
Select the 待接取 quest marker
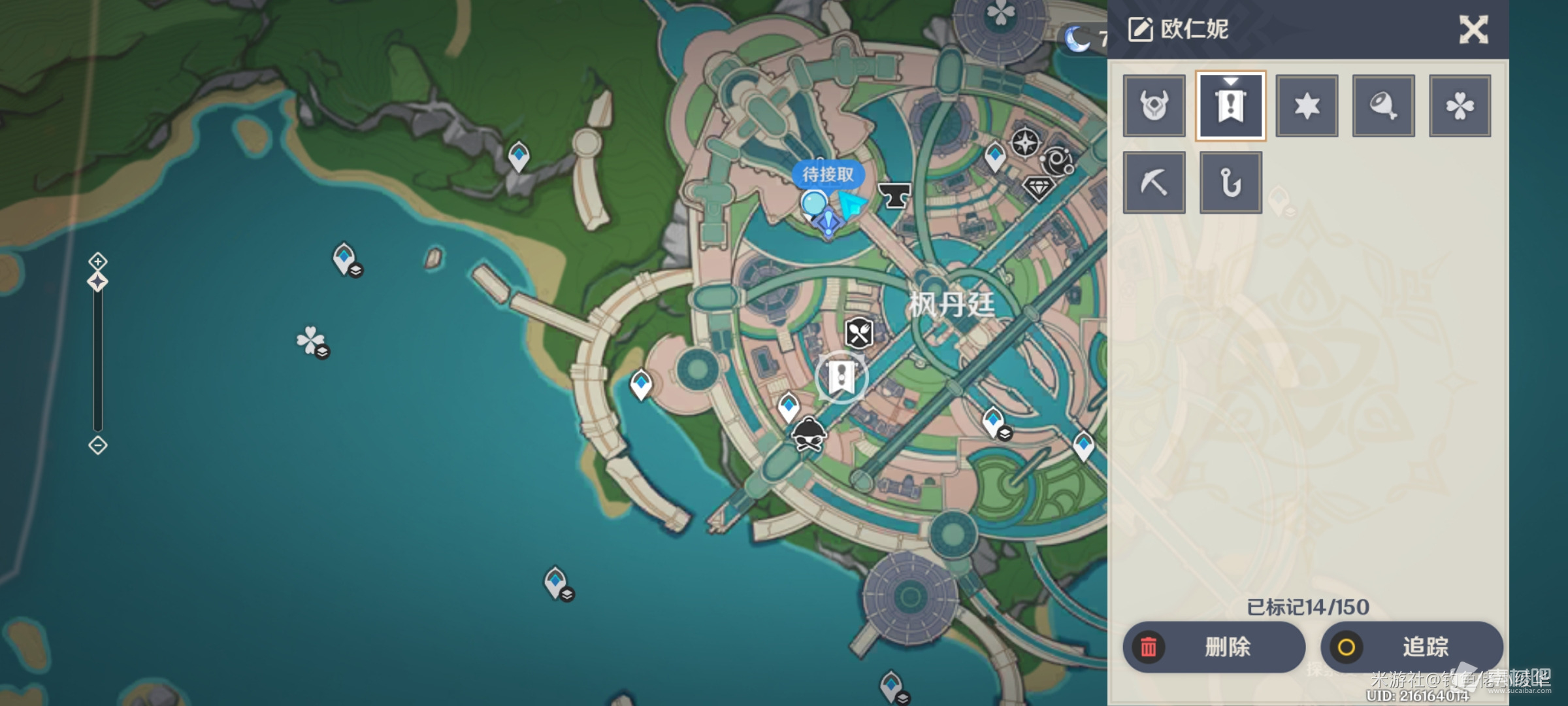pos(827,175)
